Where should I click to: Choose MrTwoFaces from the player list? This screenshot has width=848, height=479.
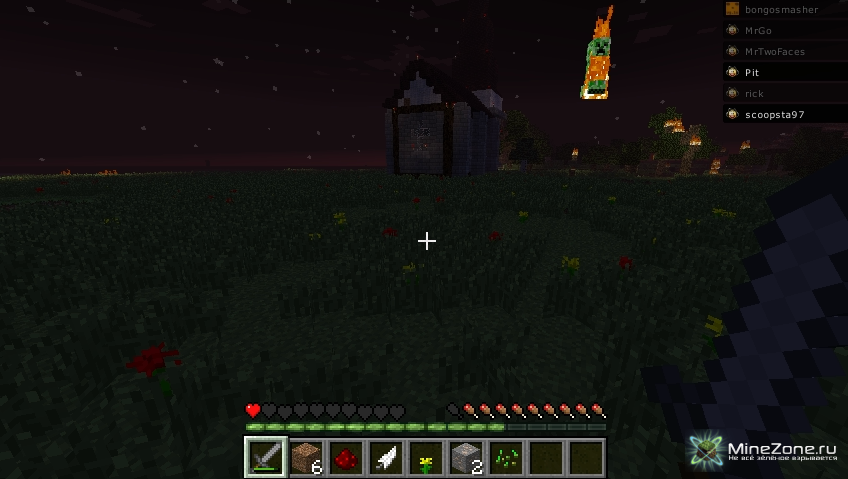click(x=774, y=52)
